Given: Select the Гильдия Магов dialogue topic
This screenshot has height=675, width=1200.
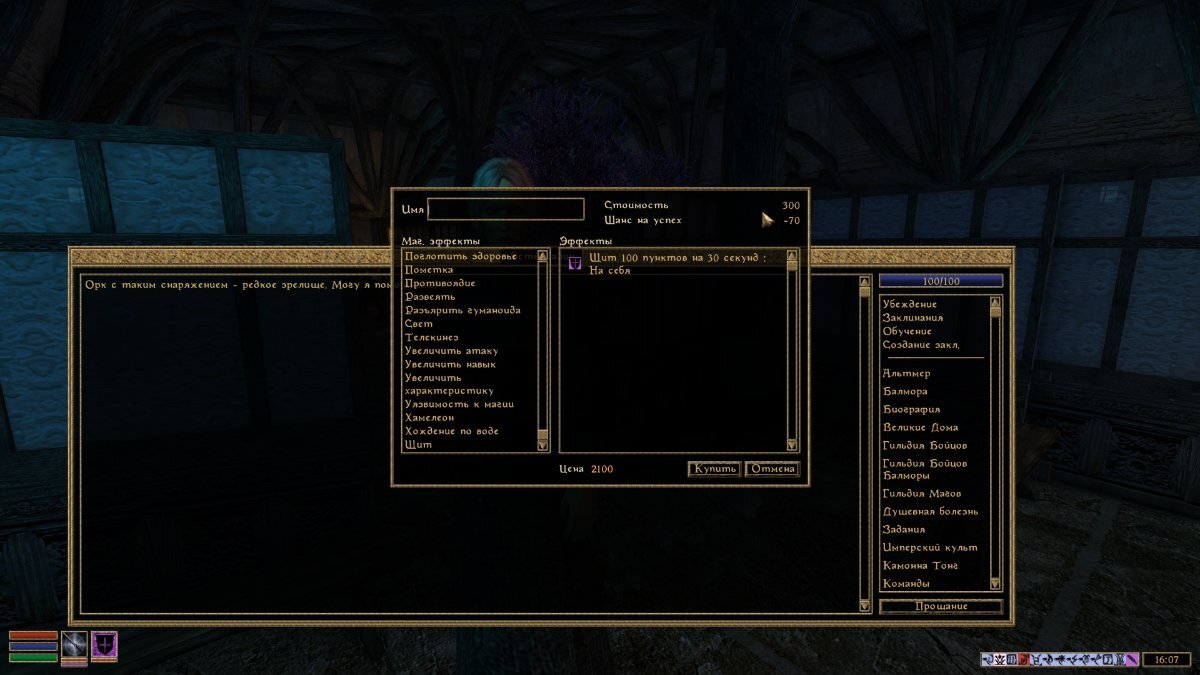Looking at the screenshot, I should pos(922,493).
